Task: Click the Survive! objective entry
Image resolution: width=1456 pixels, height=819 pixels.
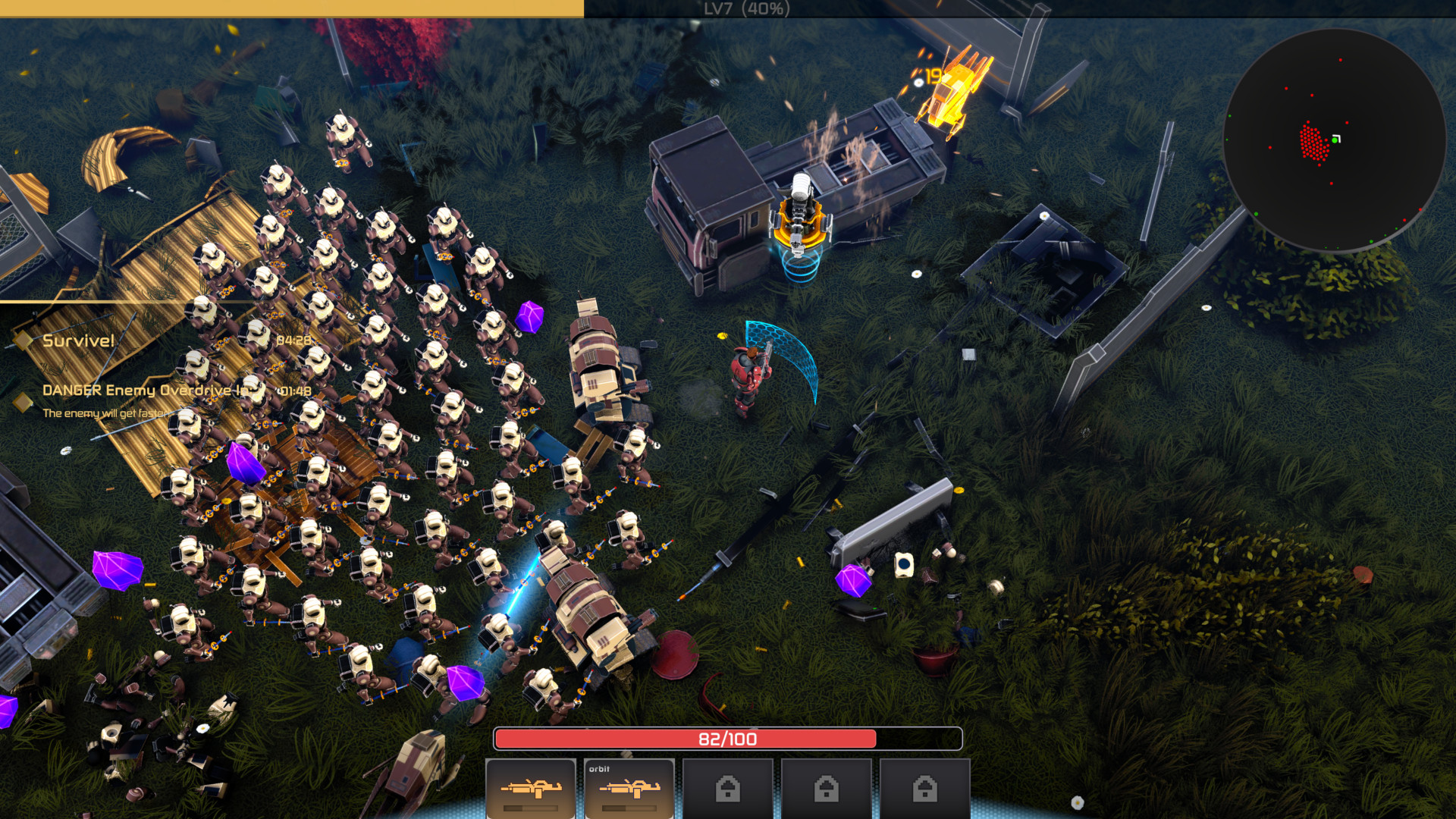Action: point(78,340)
